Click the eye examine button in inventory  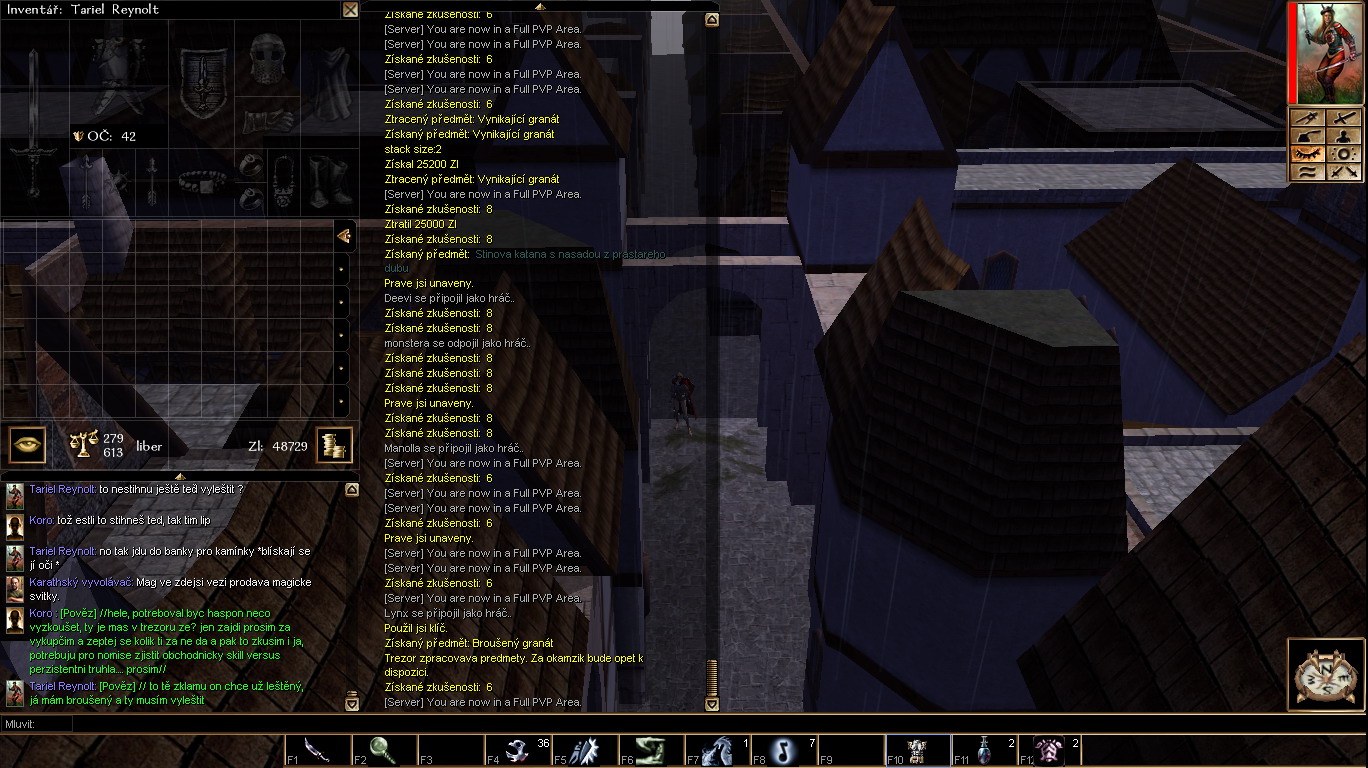pyautogui.click(x=28, y=445)
